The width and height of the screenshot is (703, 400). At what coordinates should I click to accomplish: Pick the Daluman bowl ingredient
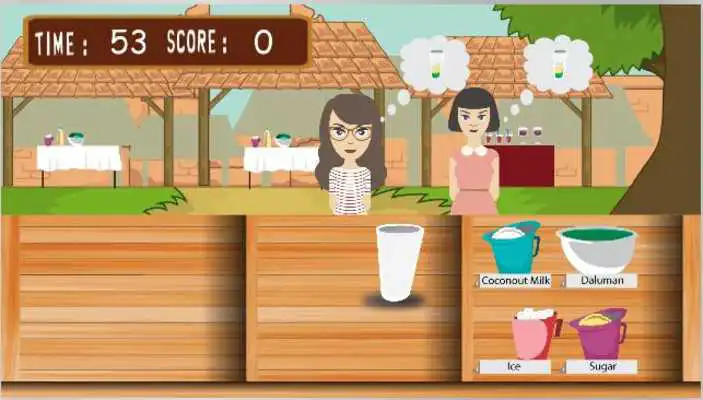coord(596,249)
